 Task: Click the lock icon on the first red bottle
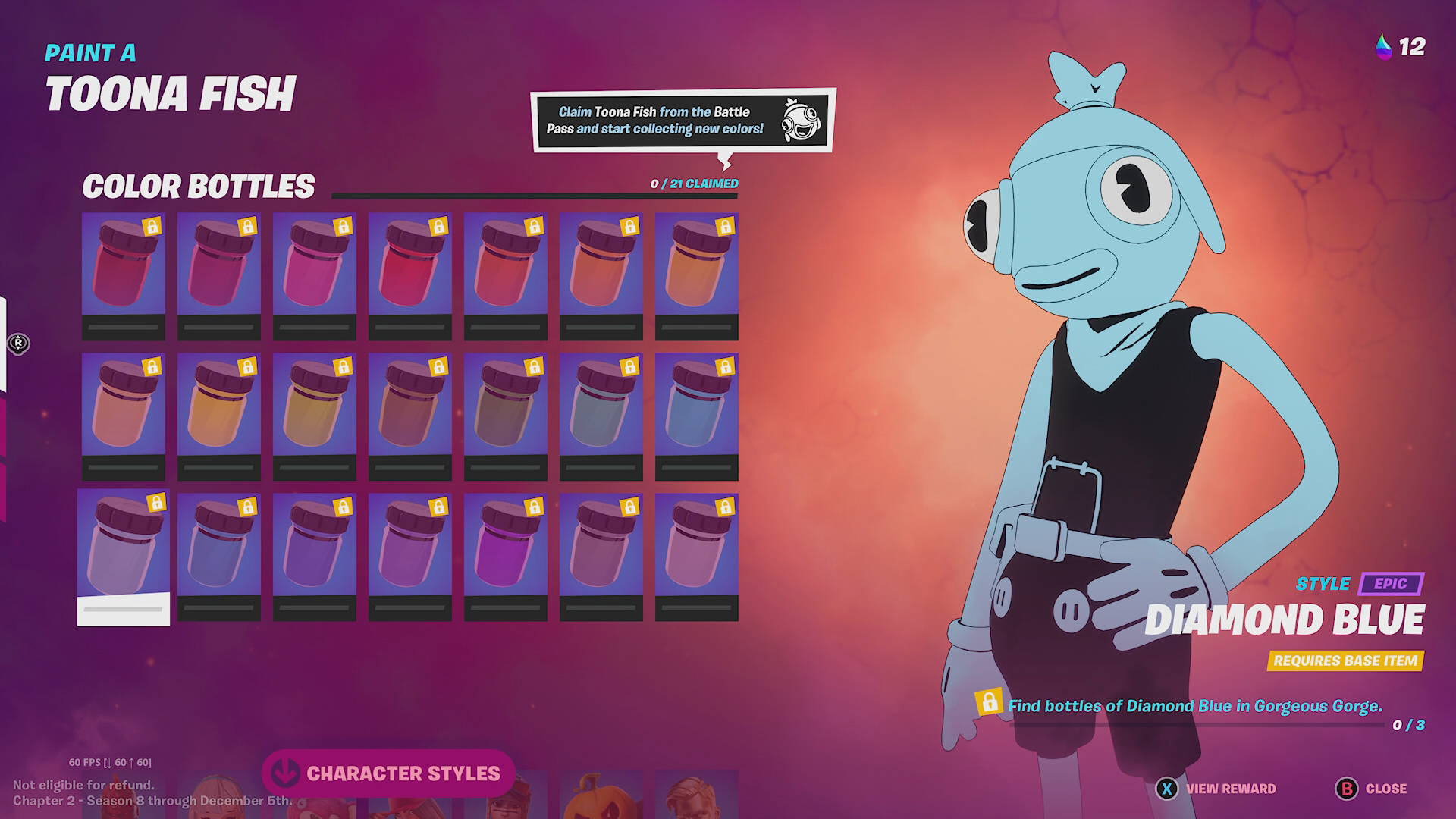pos(152,226)
